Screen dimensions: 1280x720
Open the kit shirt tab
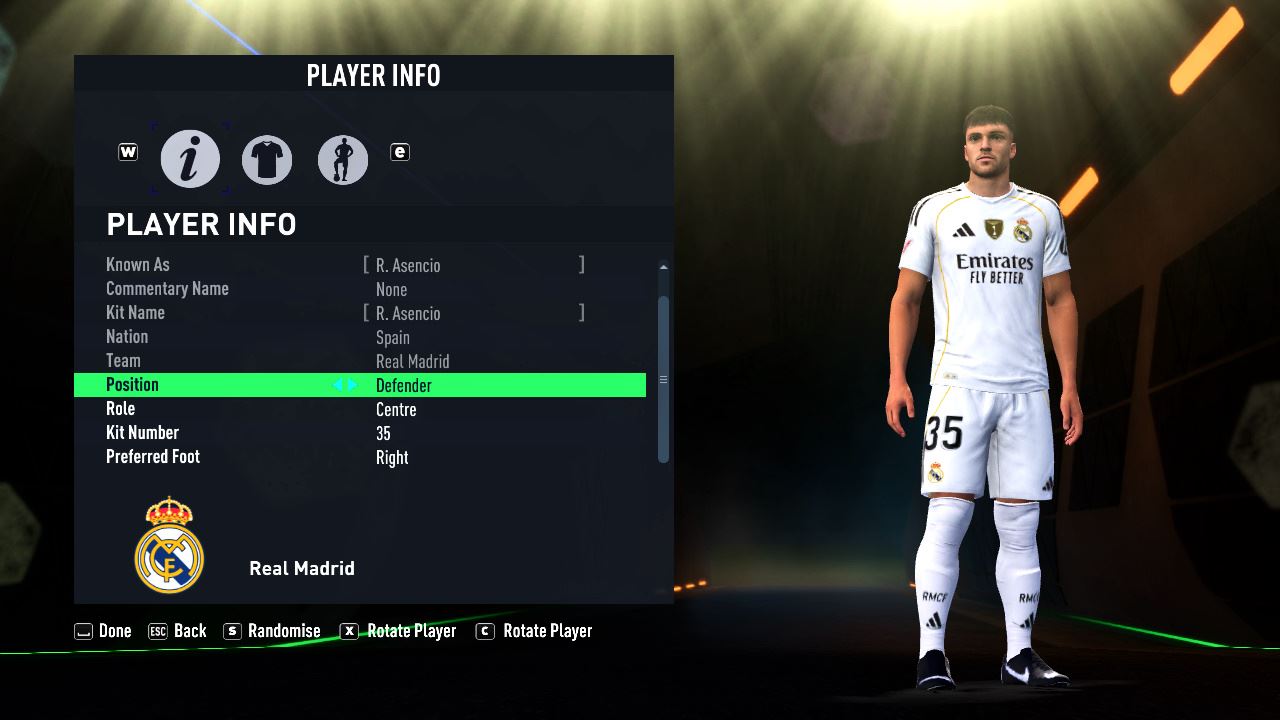tap(267, 159)
